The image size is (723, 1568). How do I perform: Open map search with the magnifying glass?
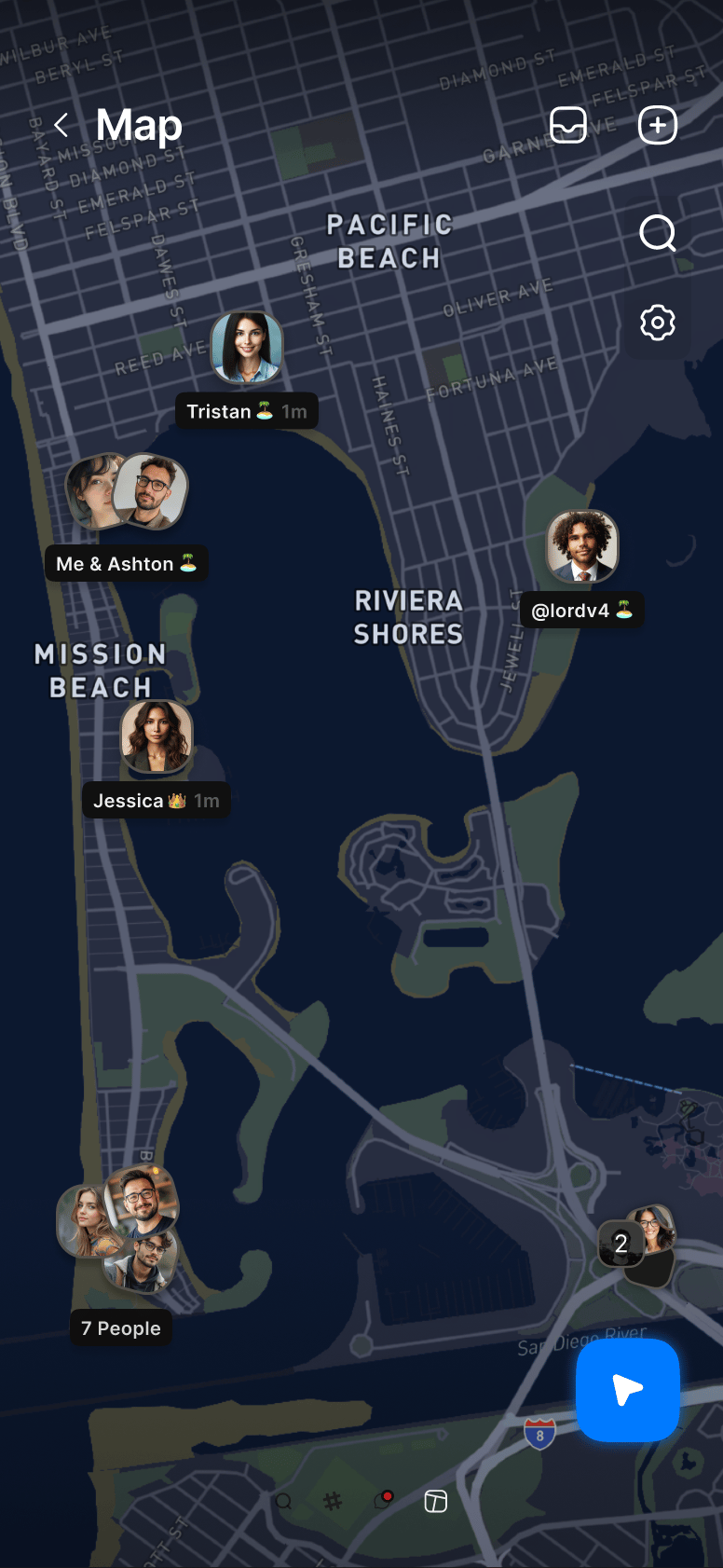658,233
